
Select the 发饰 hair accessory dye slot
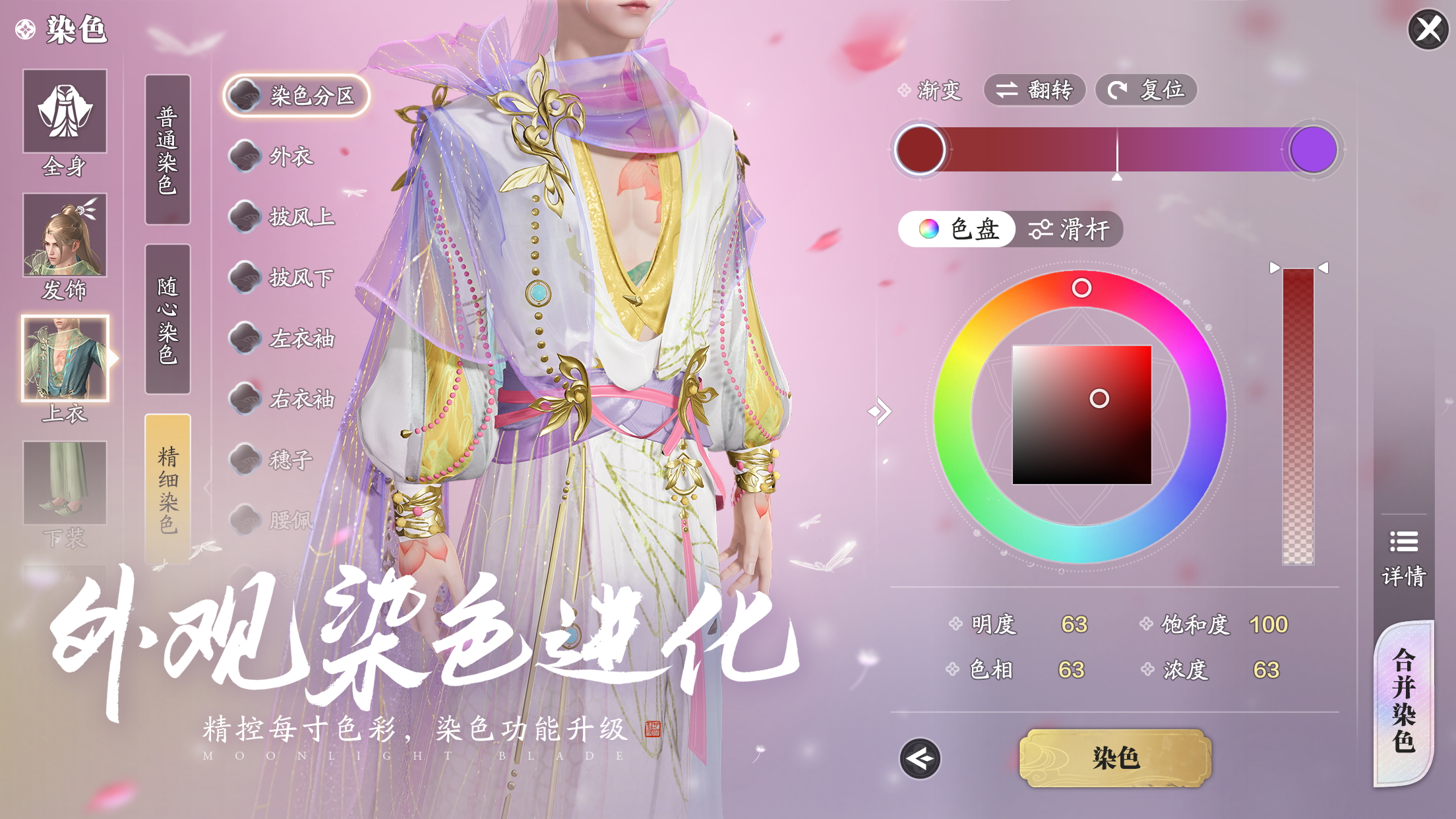(64, 234)
